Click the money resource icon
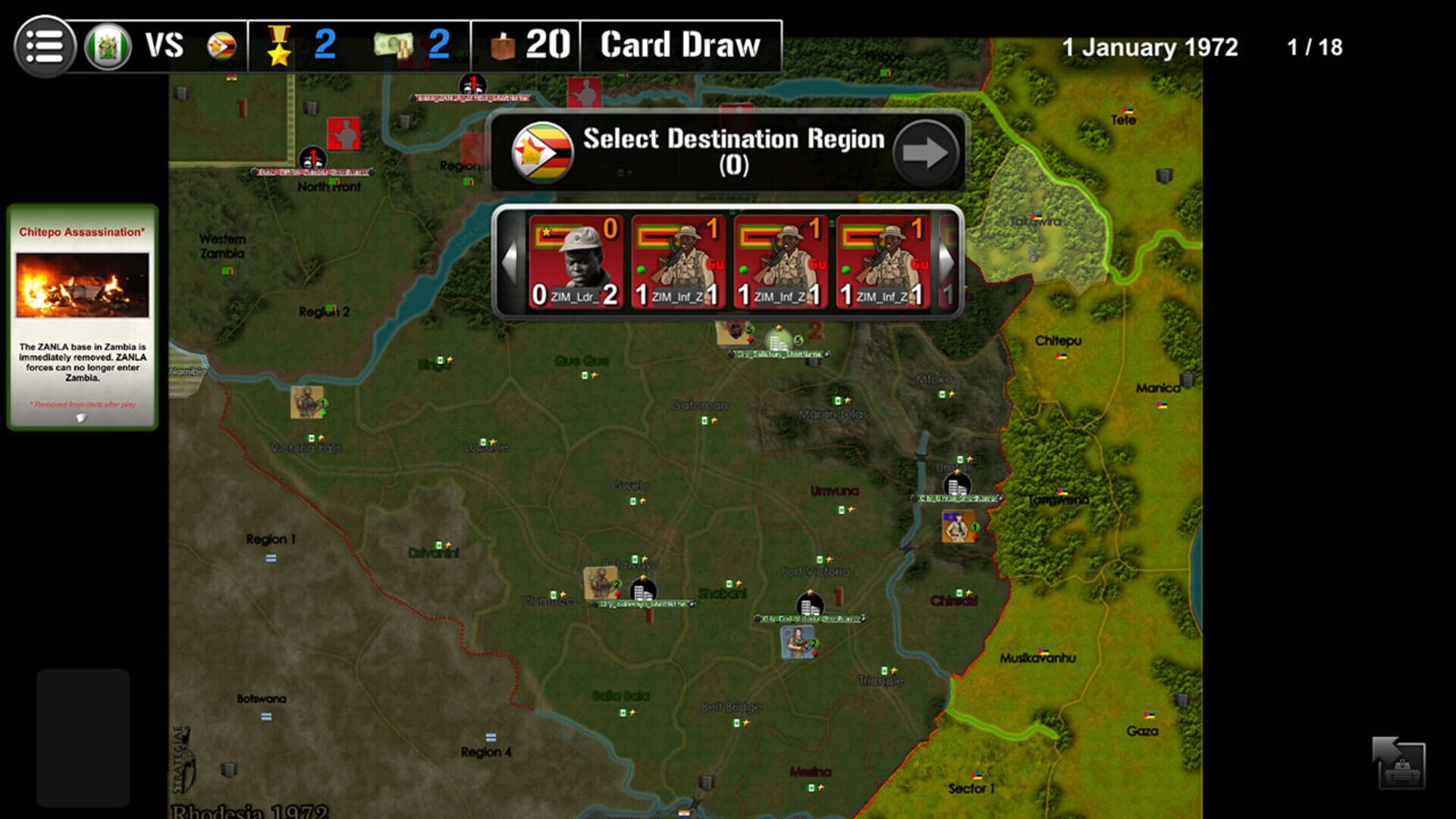The height and width of the screenshot is (819, 1456). [x=394, y=45]
